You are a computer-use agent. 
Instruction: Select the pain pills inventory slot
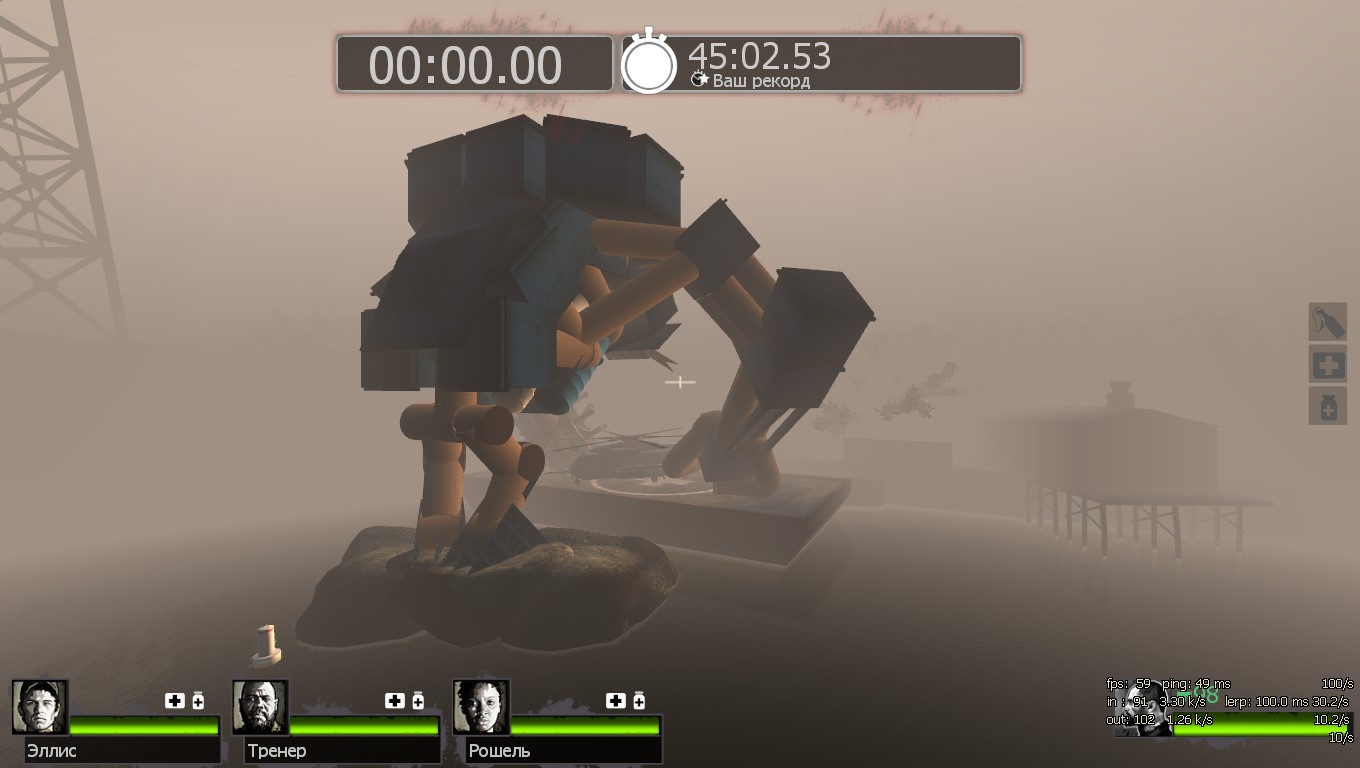1328,406
